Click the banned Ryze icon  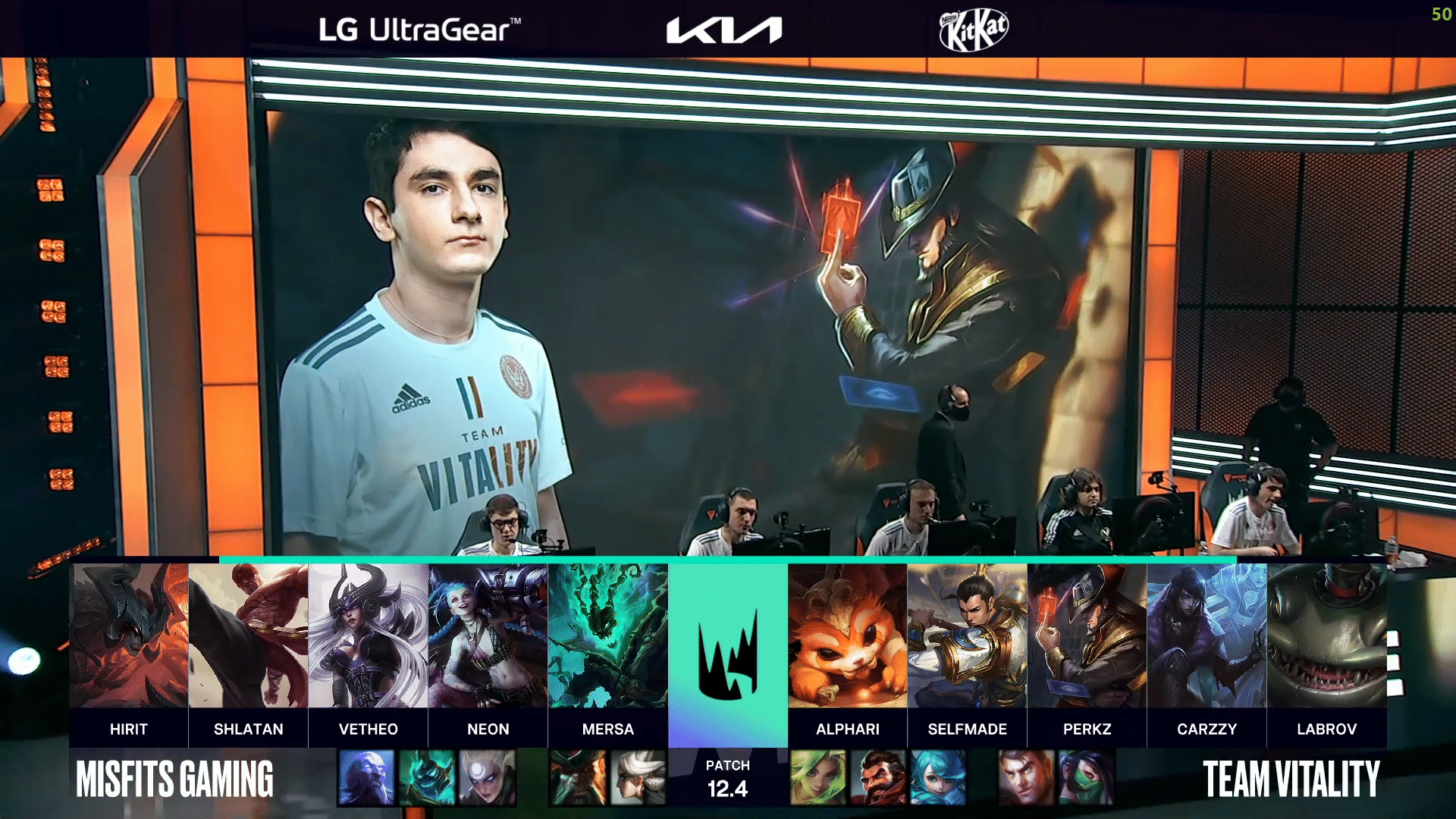pyautogui.click(x=366, y=777)
